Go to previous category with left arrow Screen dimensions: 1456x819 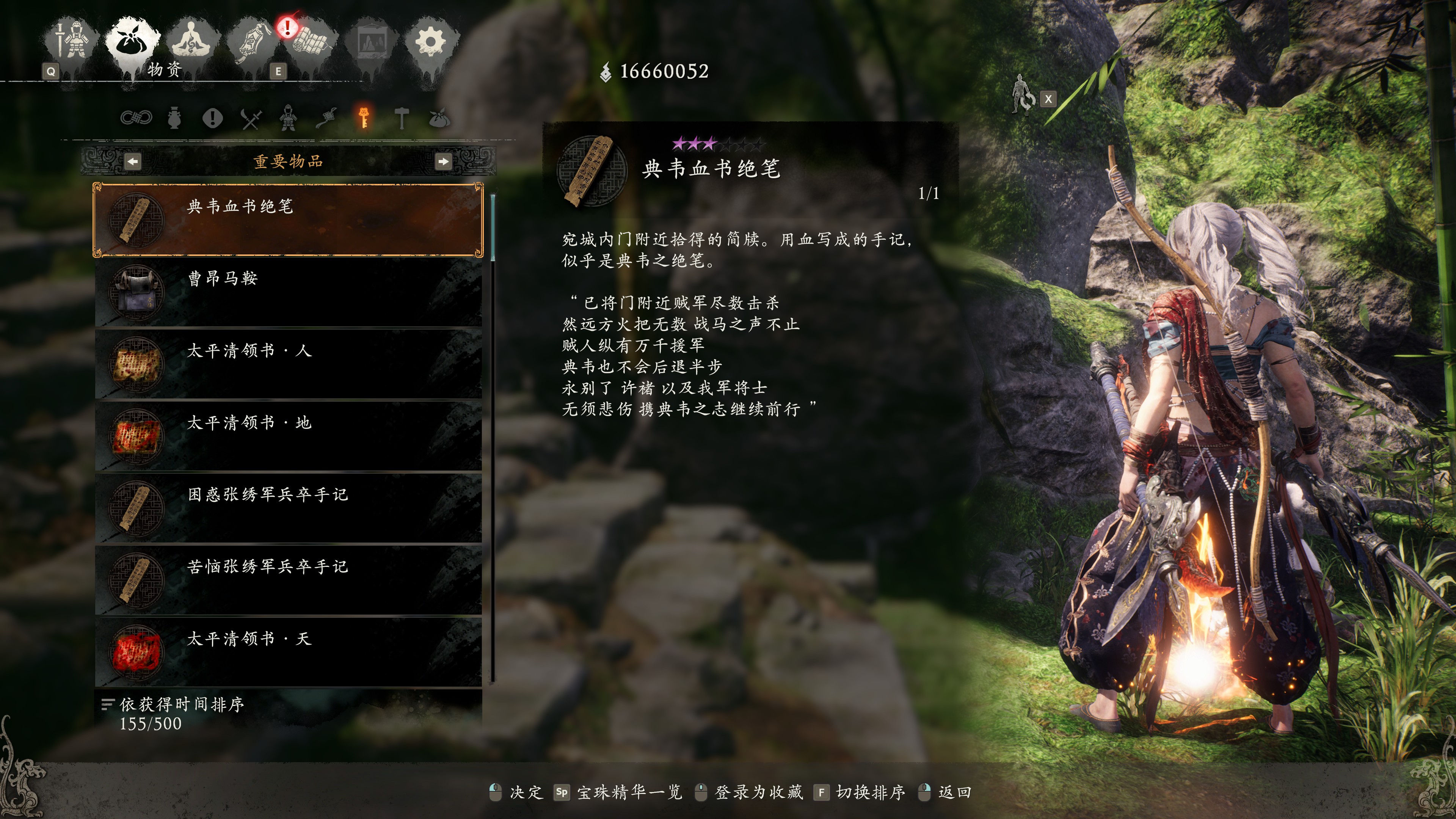click(x=133, y=162)
